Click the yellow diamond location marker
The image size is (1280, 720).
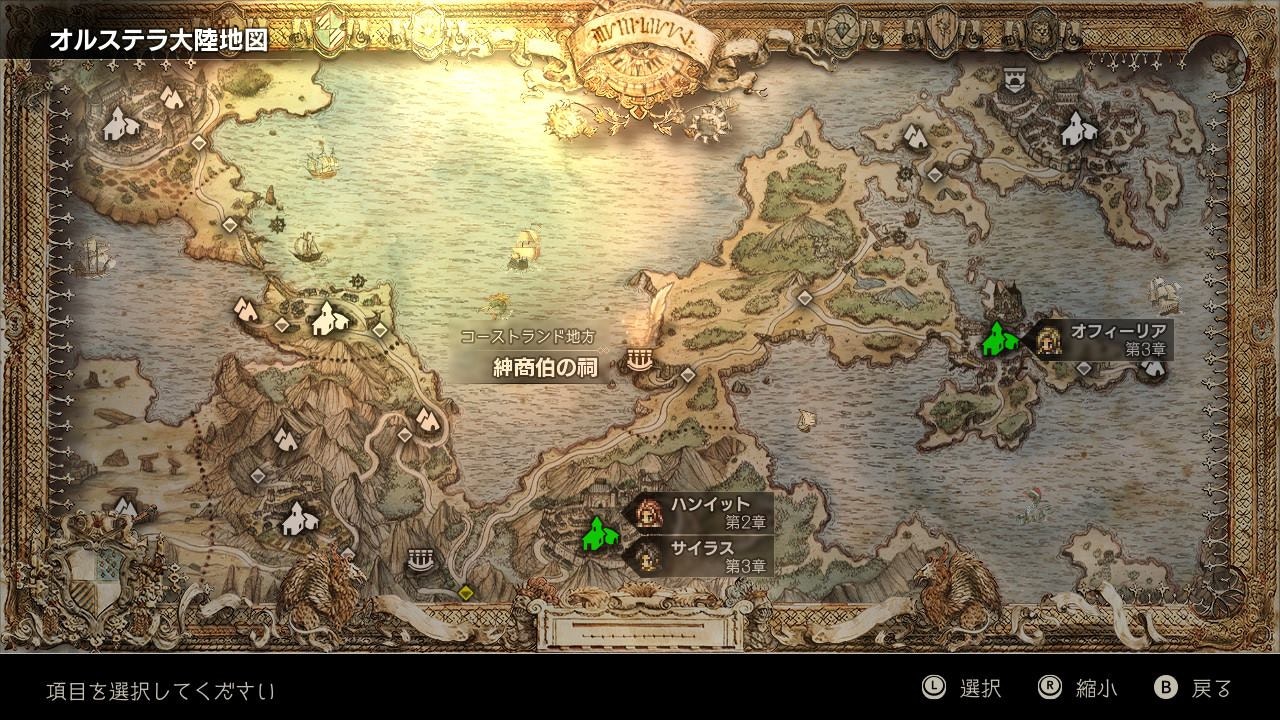click(x=466, y=593)
